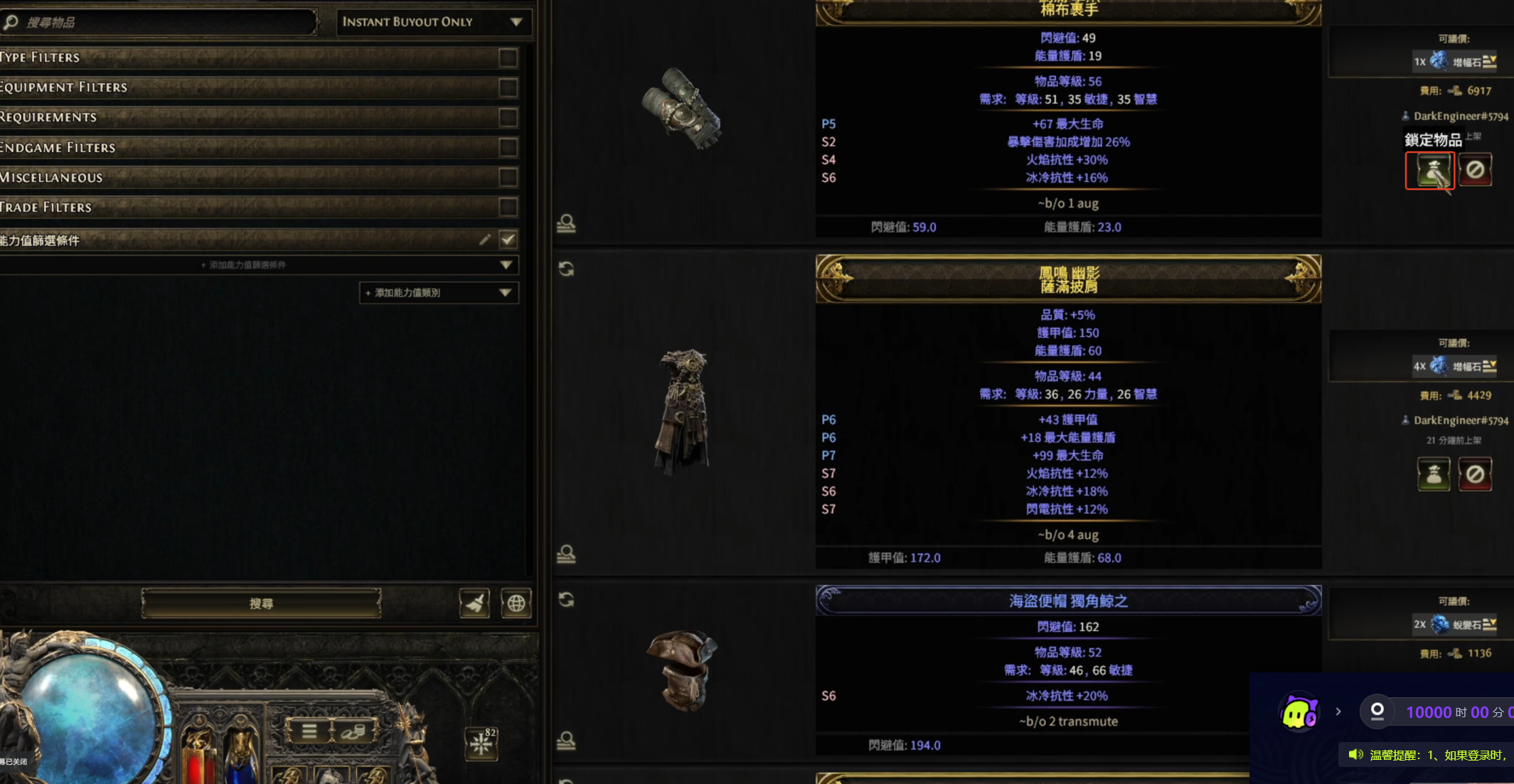Image resolution: width=1514 pixels, height=784 pixels.
Task: Ignore the gloves seller with the red button
Action: tap(1475, 171)
